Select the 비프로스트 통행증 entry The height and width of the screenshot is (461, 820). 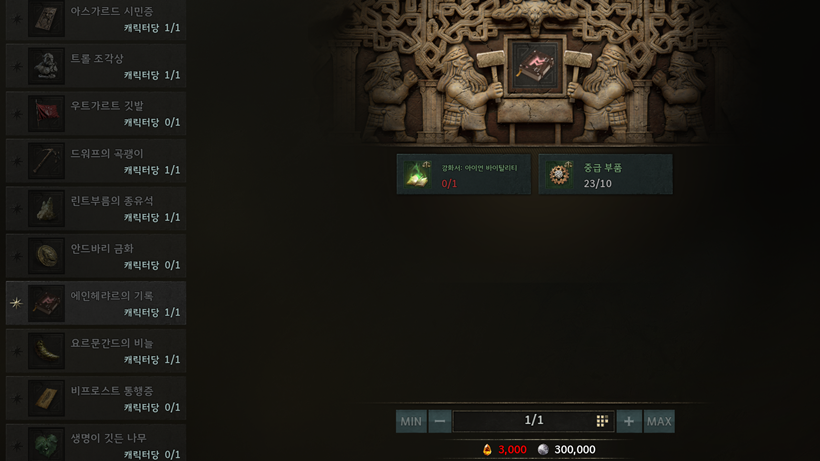96,398
